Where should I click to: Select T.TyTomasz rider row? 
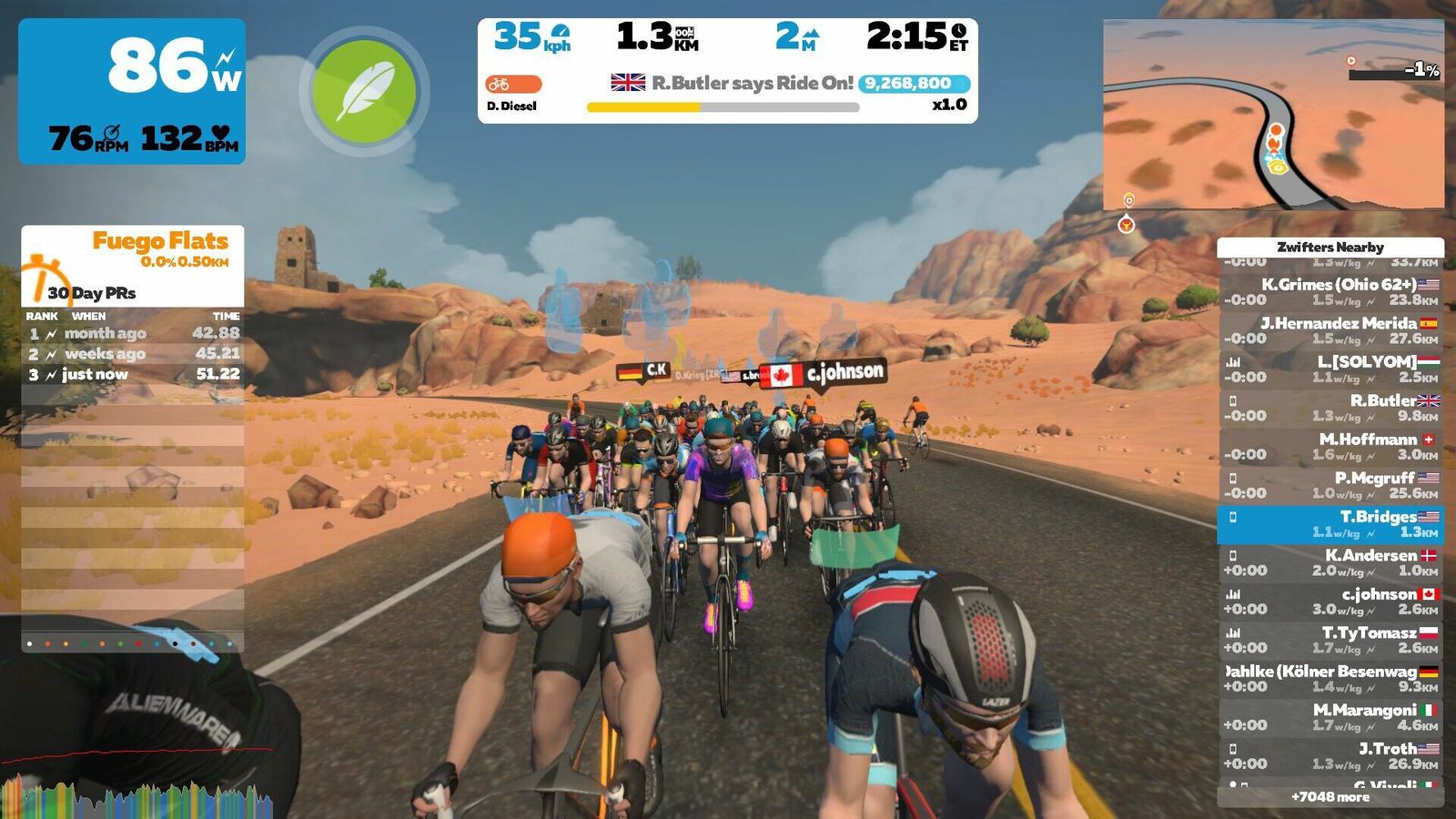(1330, 640)
